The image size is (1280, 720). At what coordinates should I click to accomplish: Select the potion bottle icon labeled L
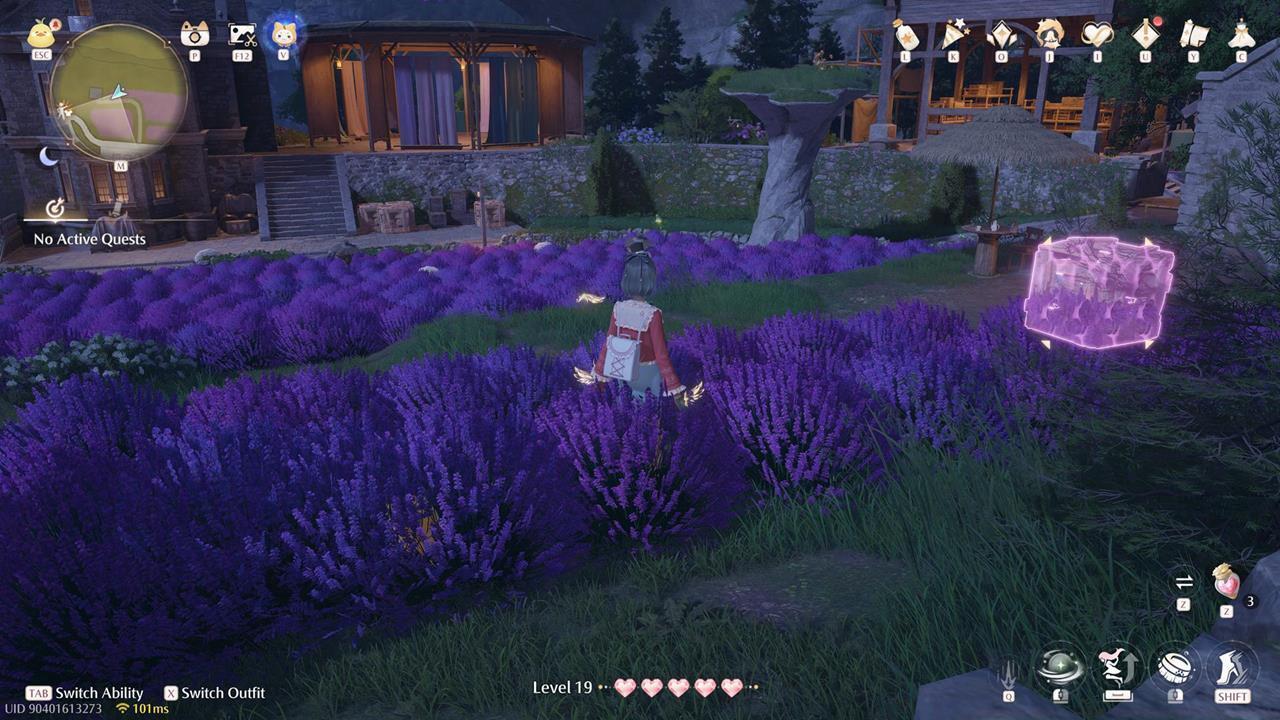906,31
